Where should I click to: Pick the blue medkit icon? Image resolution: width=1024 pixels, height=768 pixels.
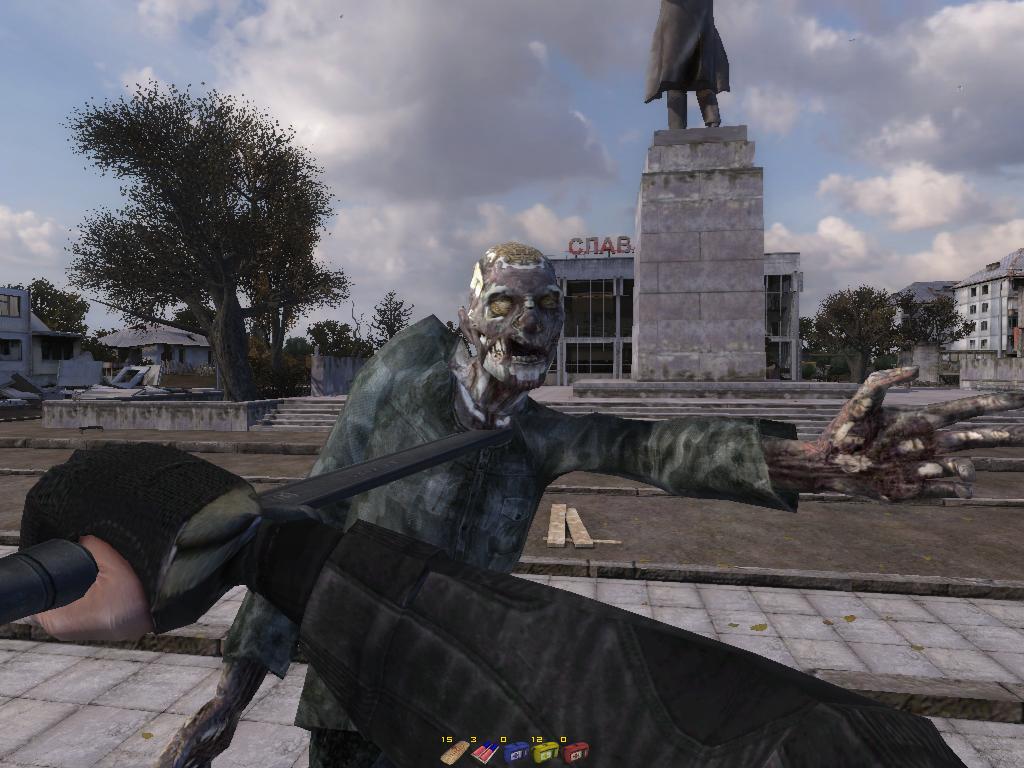[x=515, y=753]
